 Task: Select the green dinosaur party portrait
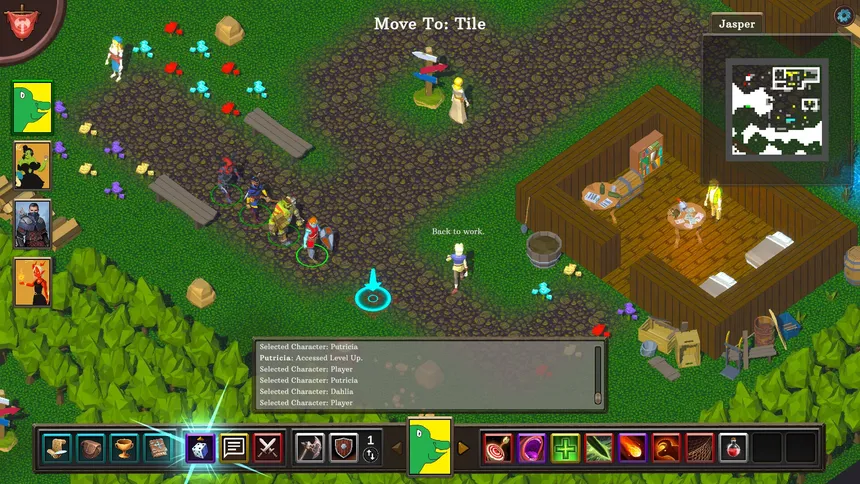point(32,108)
